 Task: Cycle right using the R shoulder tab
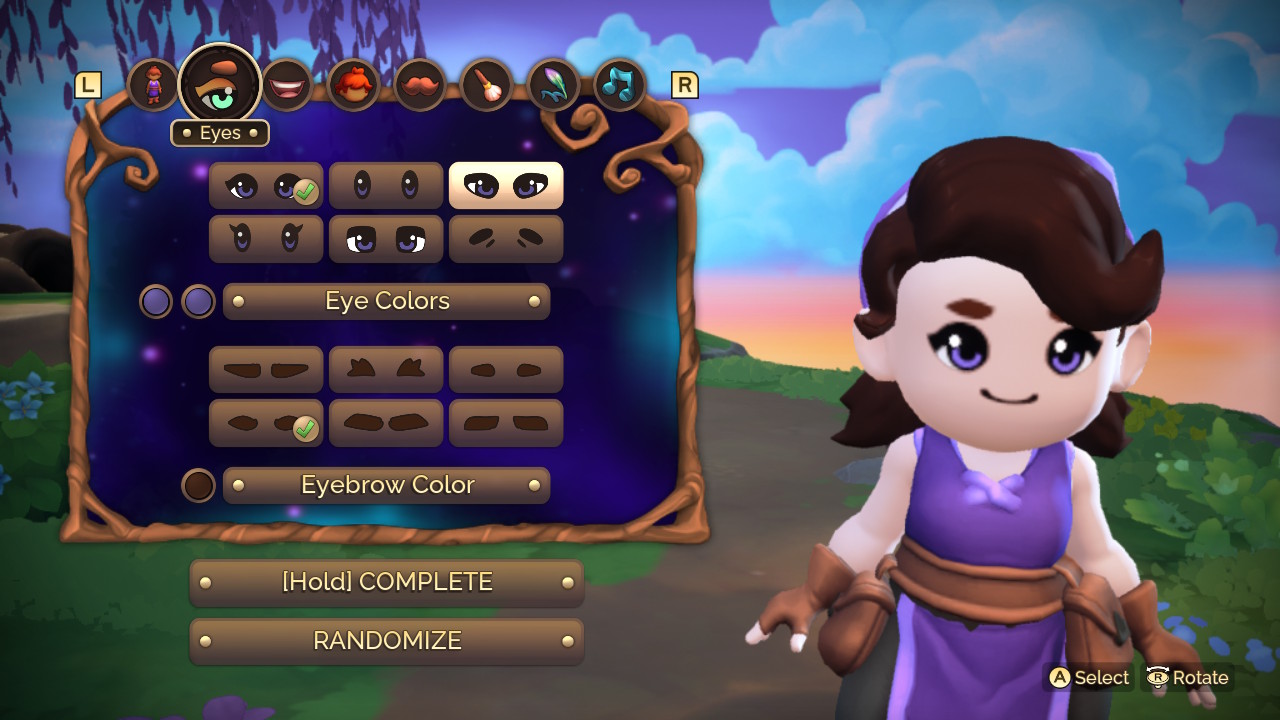(x=685, y=85)
